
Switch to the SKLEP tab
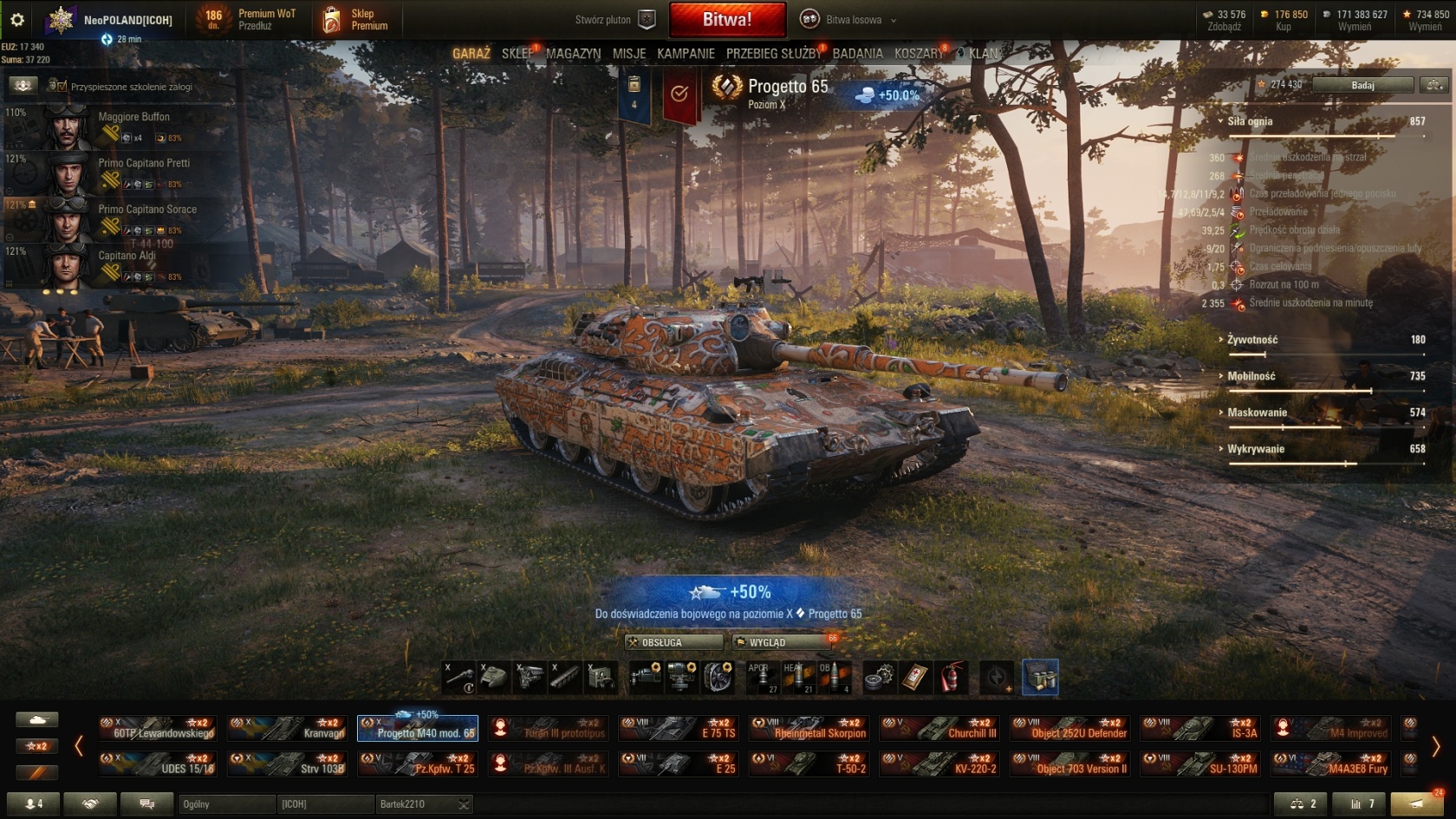coord(517,54)
